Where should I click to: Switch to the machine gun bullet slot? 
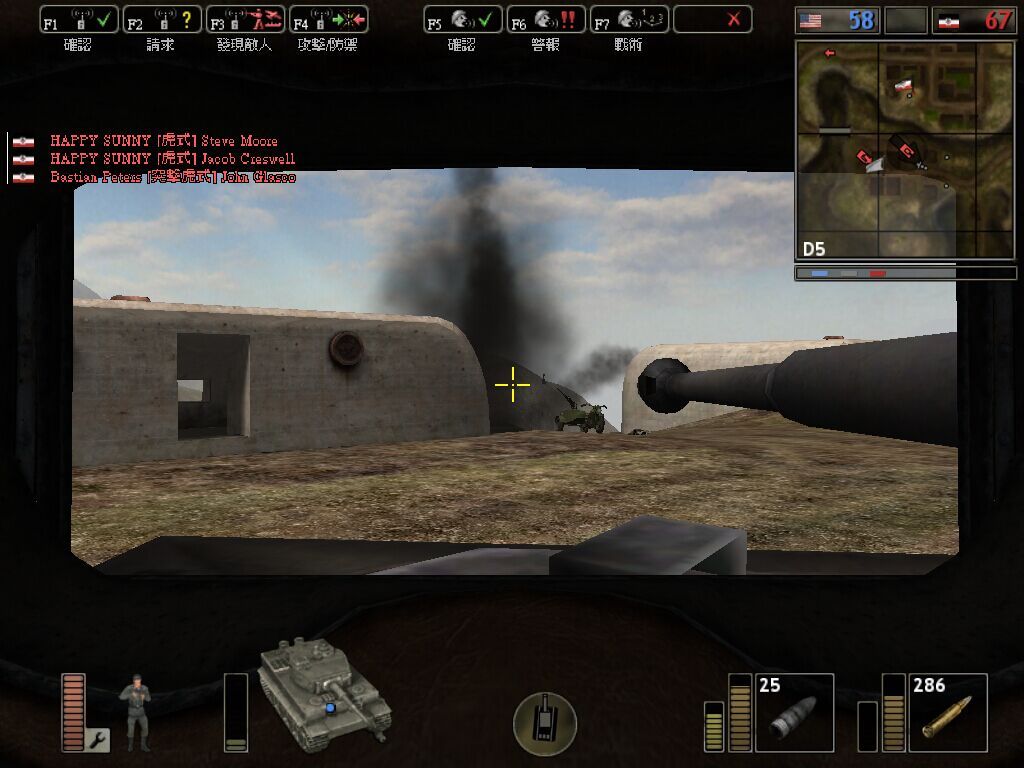948,712
